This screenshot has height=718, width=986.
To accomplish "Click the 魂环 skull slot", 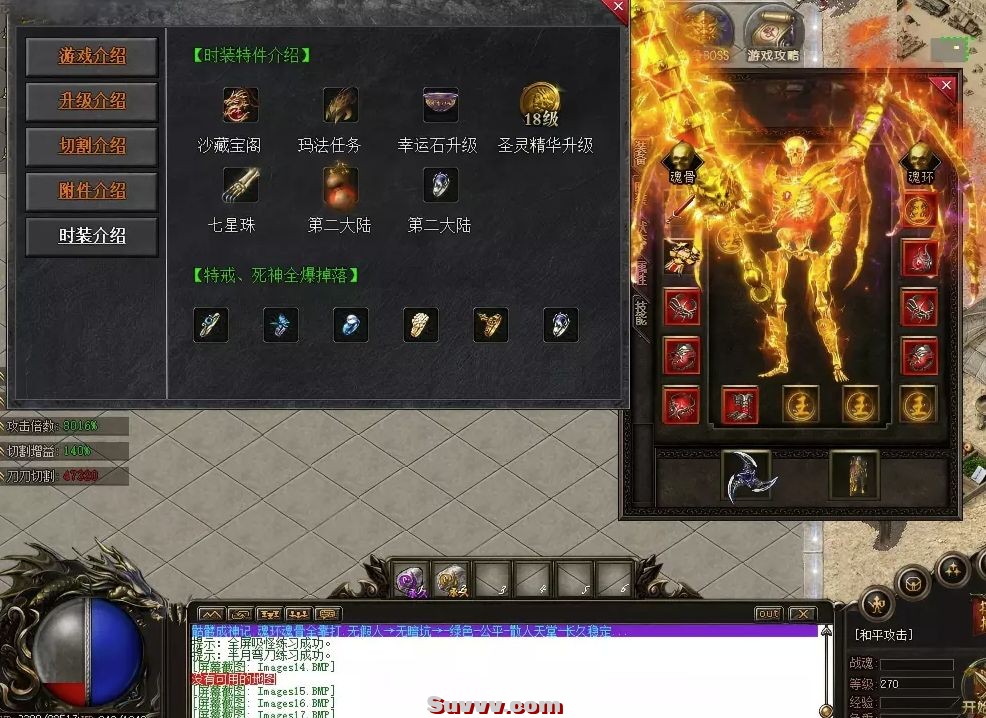I will pyautogui.click(x=919, y=159).
